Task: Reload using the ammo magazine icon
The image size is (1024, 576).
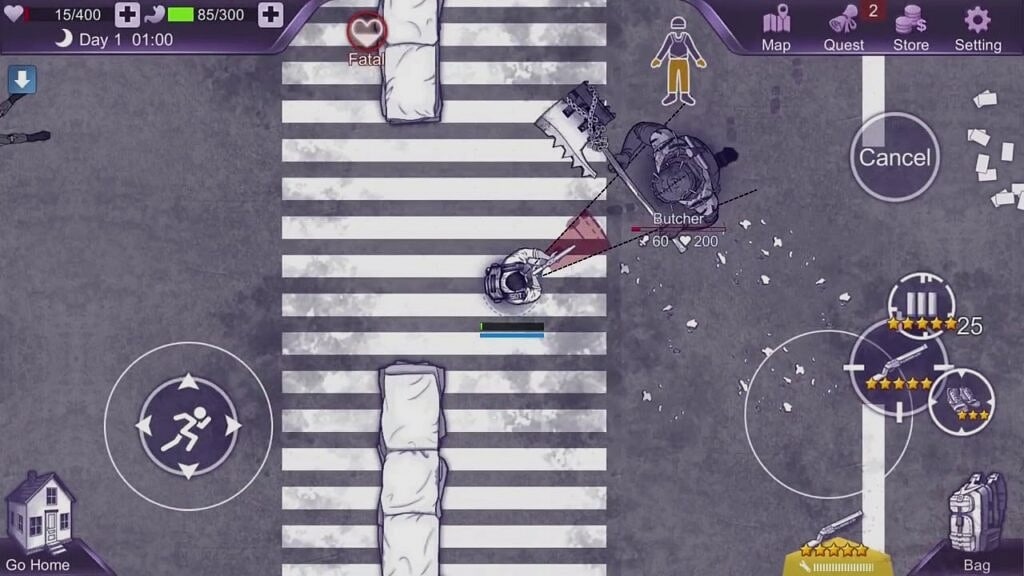Action: (x=921, y=305)
